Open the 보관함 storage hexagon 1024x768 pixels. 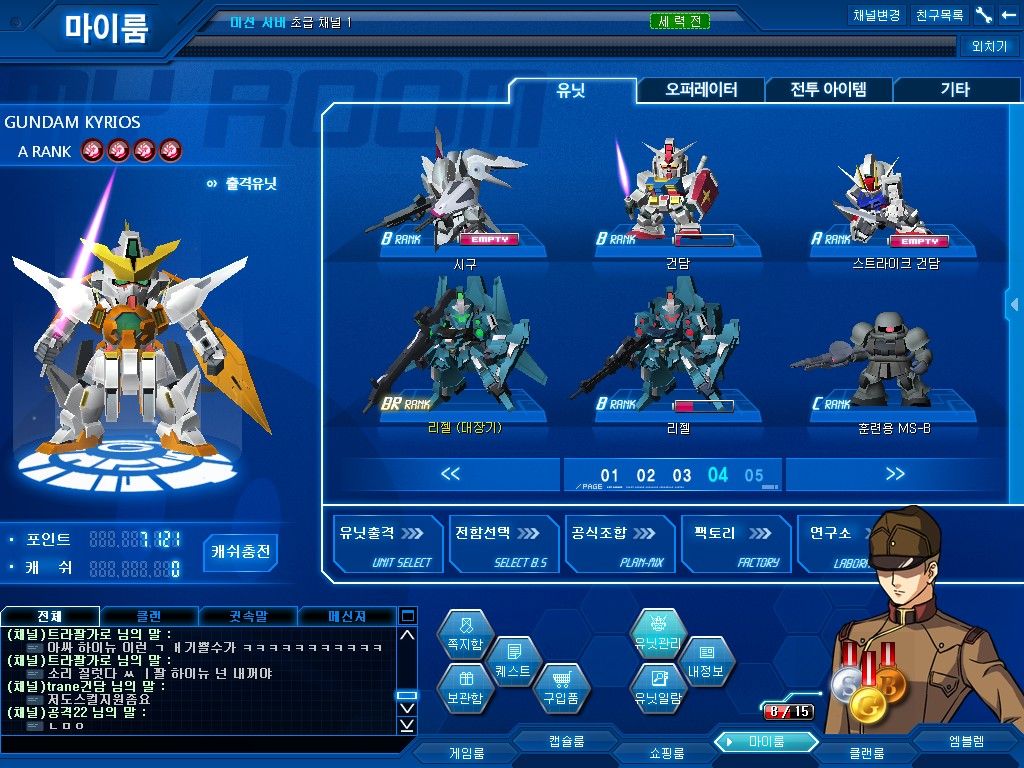click(465, 691)
